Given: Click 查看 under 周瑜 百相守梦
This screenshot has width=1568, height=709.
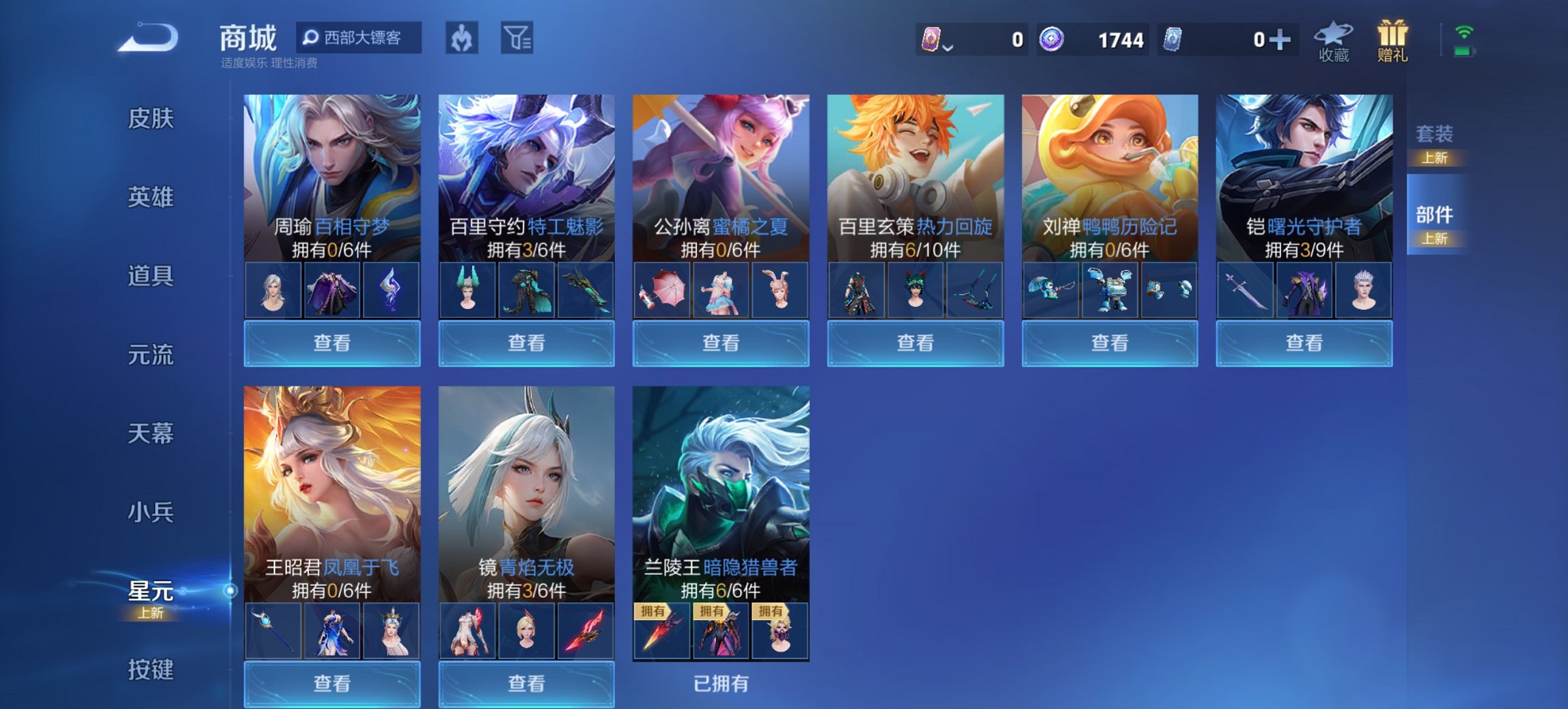Looking at the screenshot, I should click(331, 343).
